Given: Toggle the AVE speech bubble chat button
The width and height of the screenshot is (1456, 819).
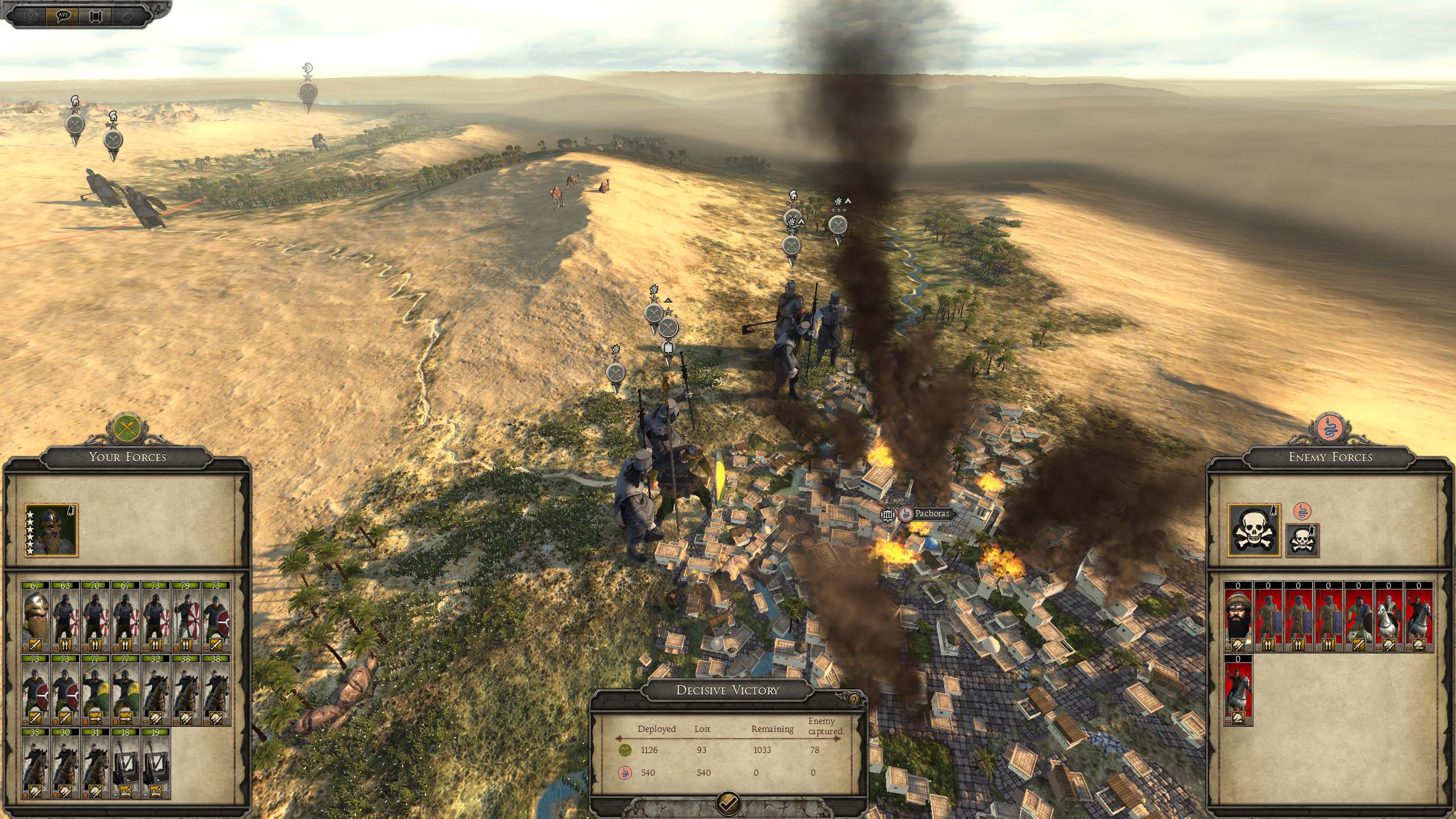Looking at the screenshot, I should (x=63, y=15).
